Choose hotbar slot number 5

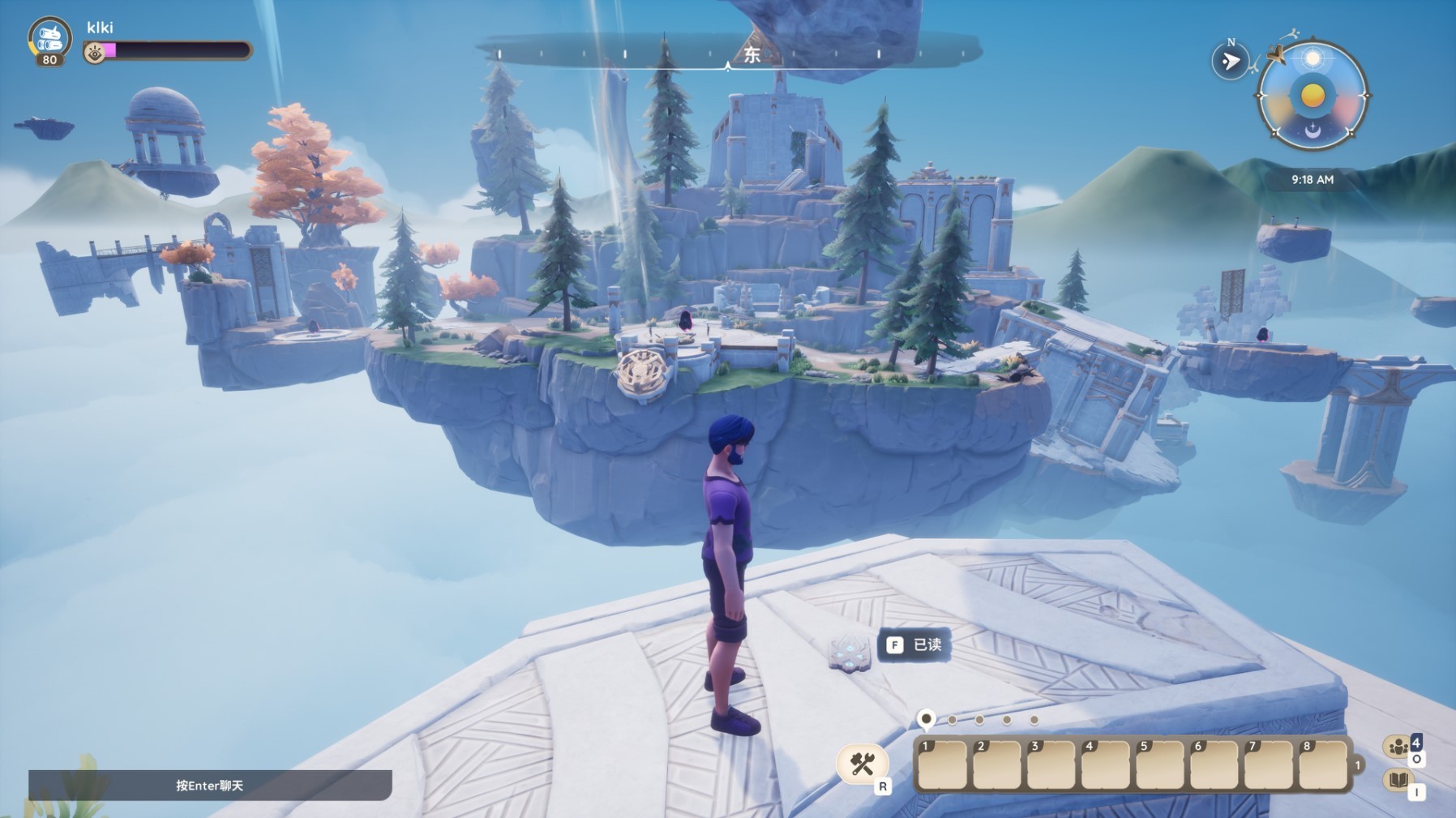[1159, 764]
